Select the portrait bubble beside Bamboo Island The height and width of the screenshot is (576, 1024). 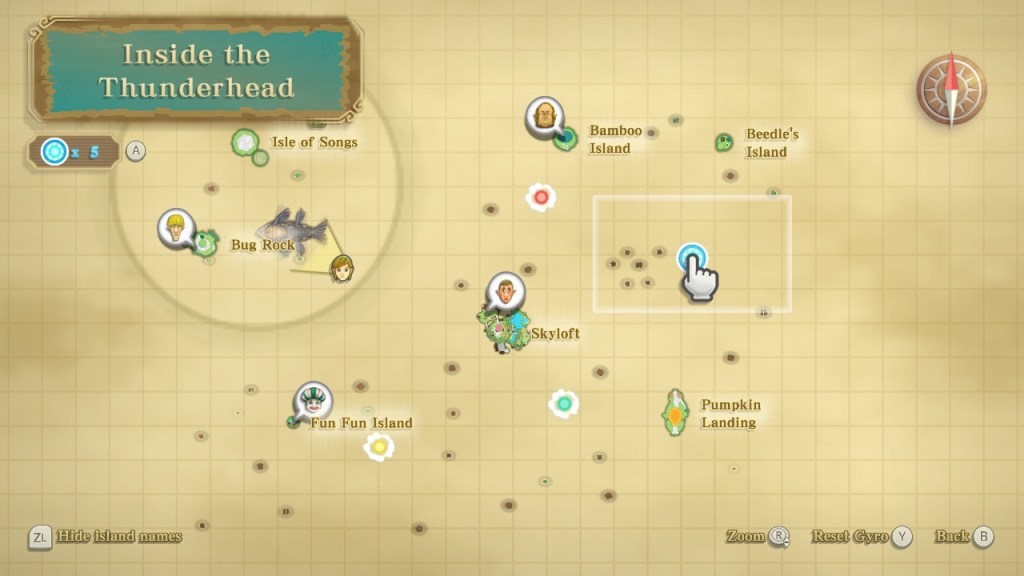click(544, 117)
